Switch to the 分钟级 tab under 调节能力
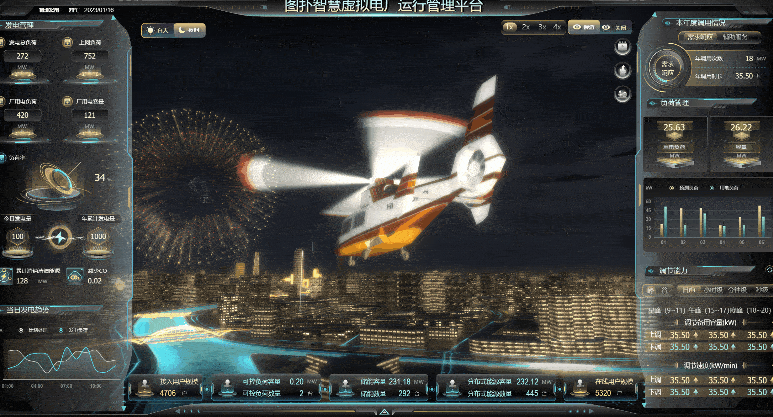Screen dimensions: 773x417 pos(738,290)
